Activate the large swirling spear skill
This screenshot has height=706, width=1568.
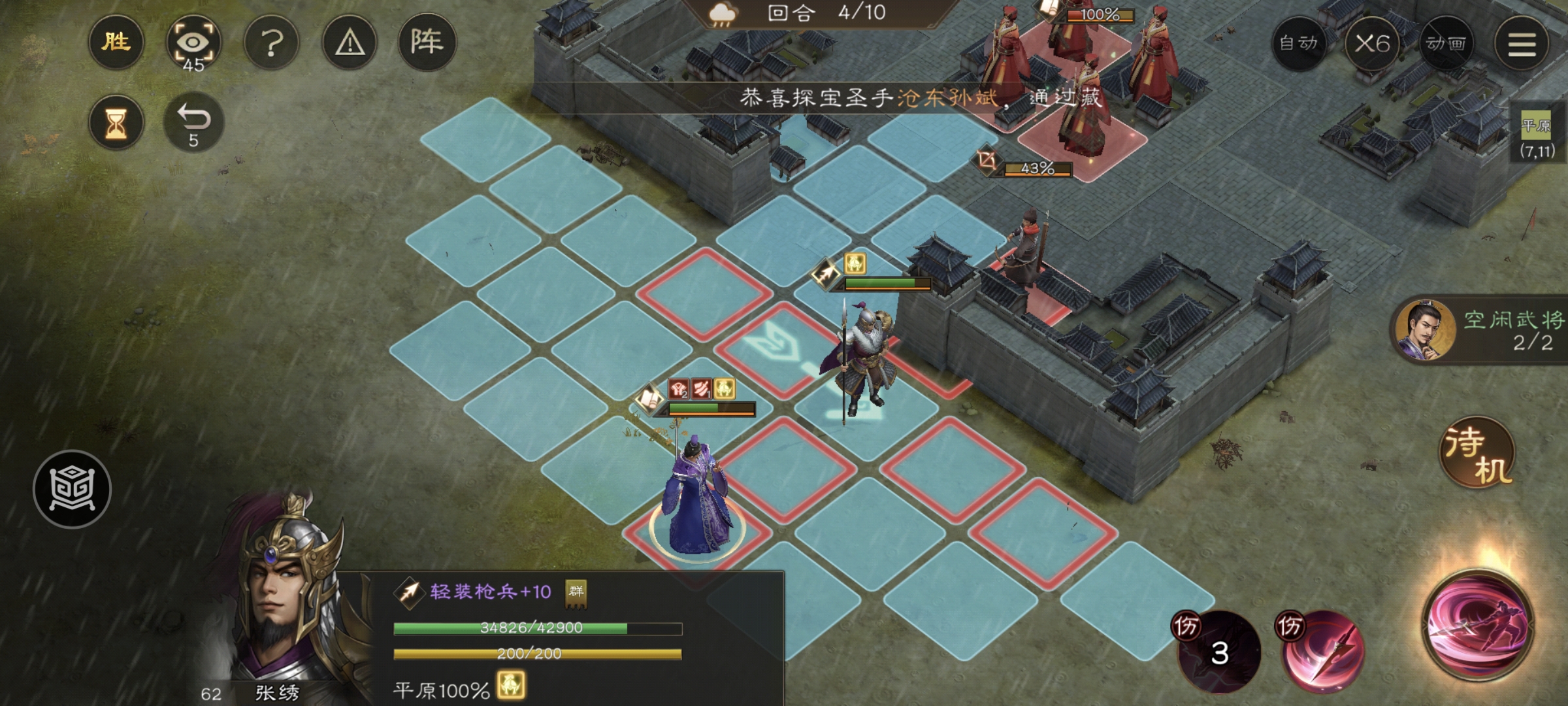(1478, 624)
